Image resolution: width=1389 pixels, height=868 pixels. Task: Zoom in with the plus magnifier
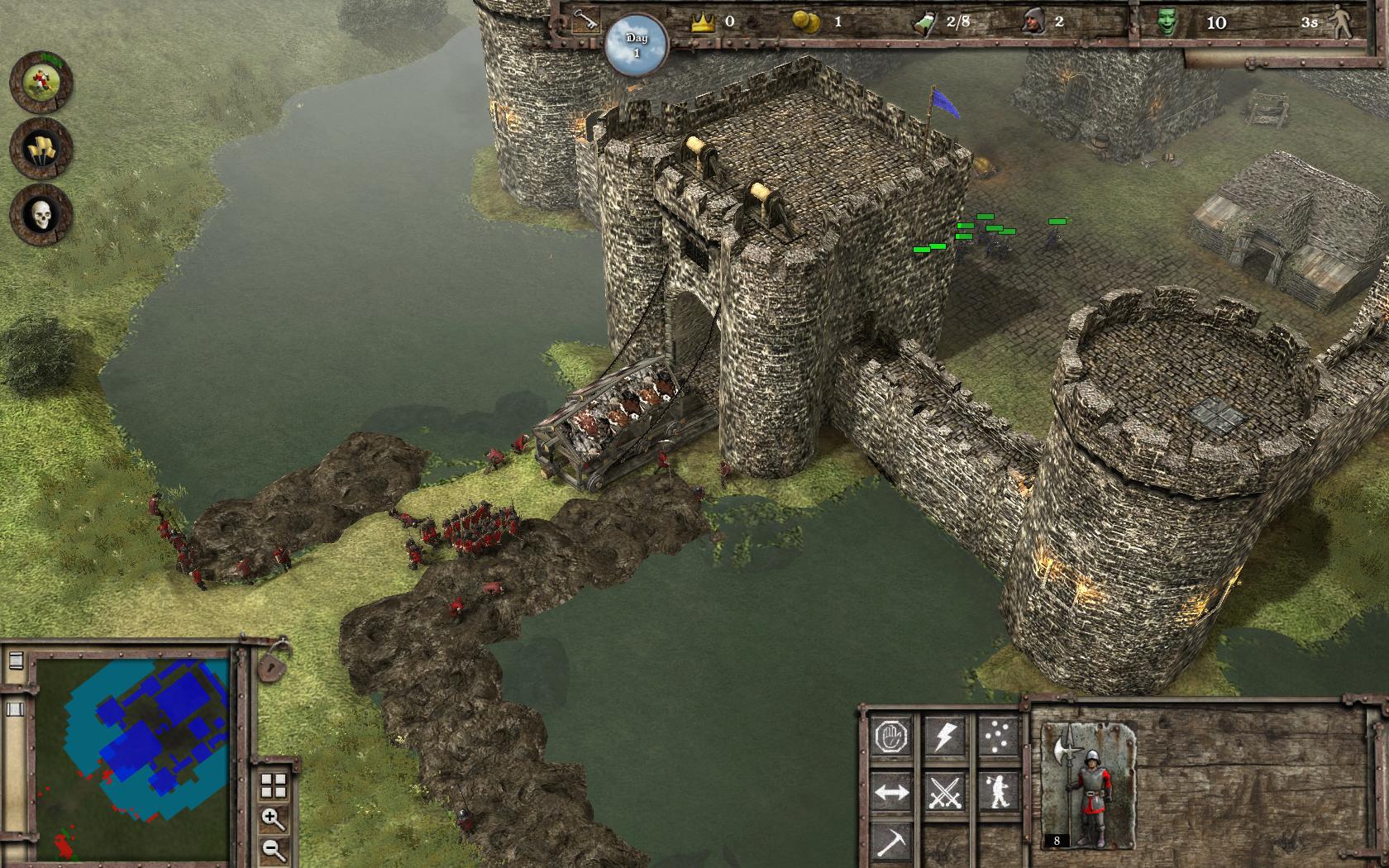(x=273, y=818)
